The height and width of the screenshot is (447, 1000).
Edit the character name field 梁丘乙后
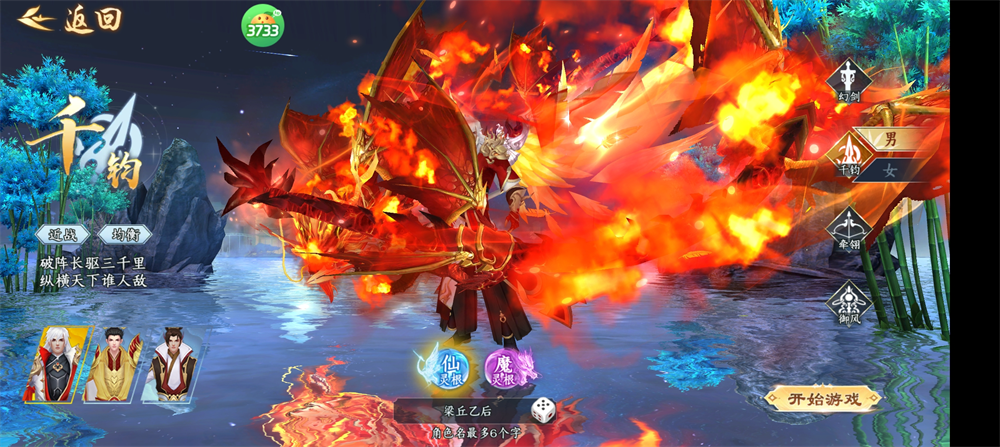468,410
